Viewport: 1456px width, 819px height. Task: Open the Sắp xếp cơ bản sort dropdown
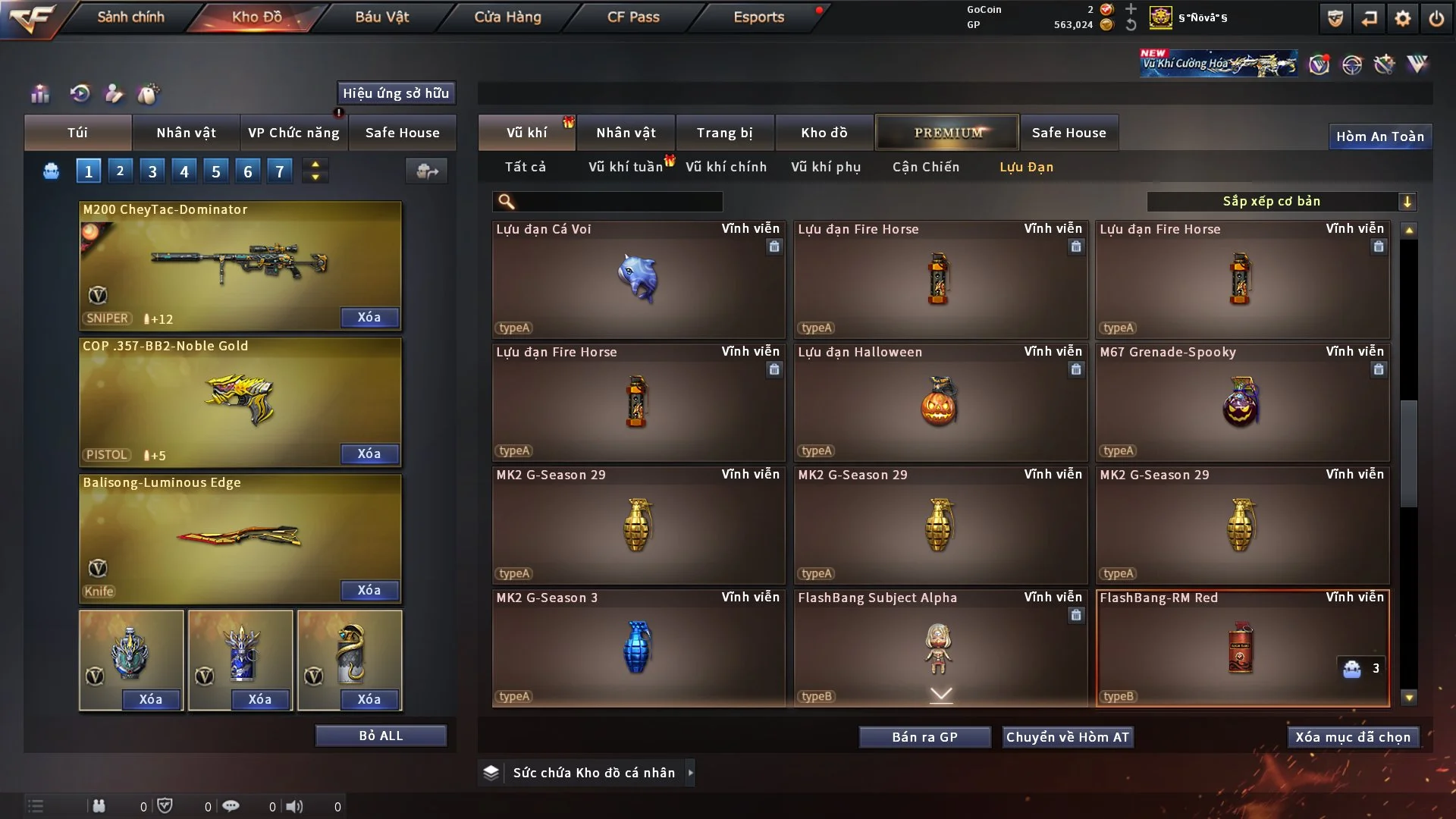pyautogui.click(x=1281, y=201)
